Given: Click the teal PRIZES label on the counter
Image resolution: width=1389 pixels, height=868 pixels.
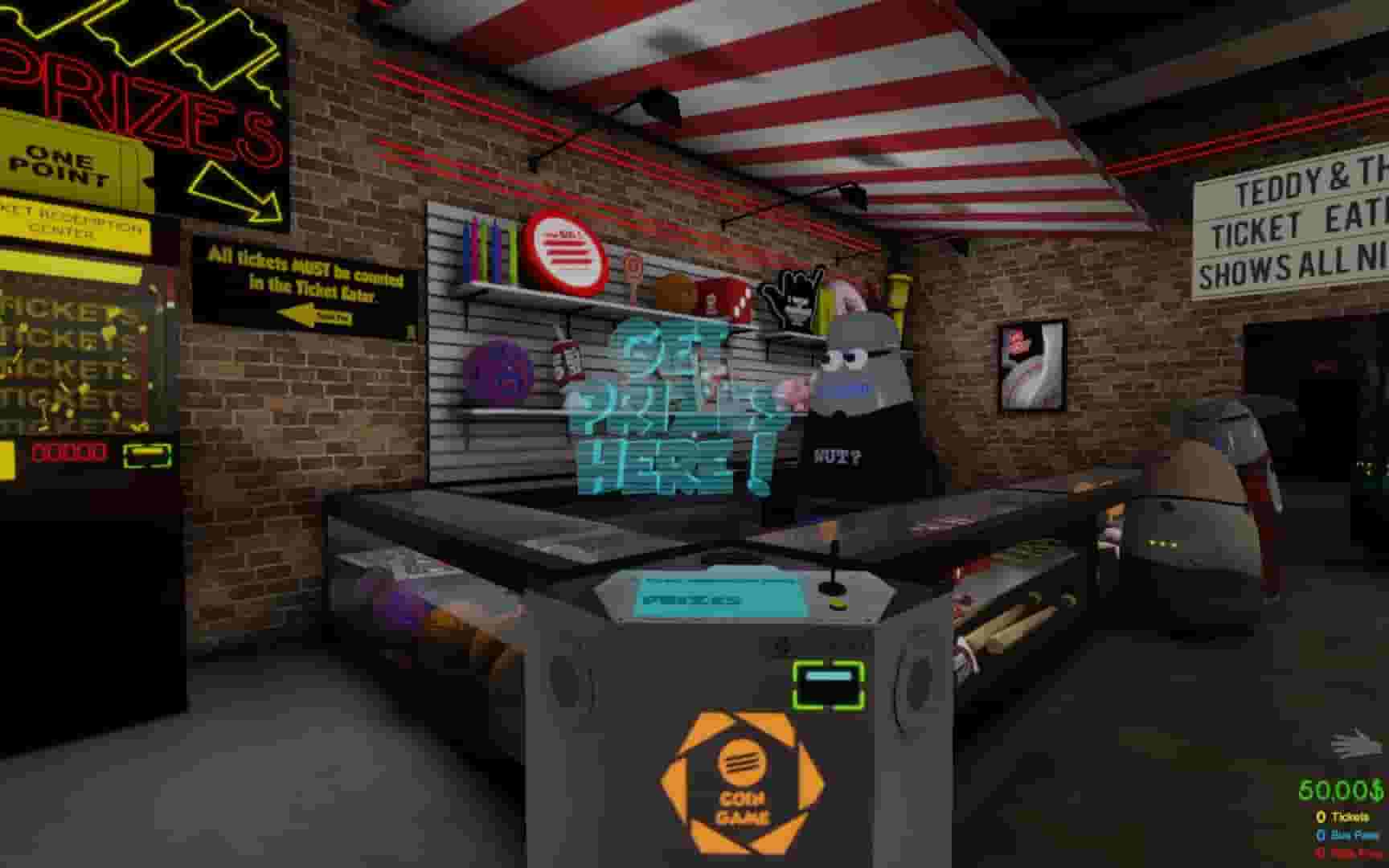Looking at the screenshot, I should 693,600.
